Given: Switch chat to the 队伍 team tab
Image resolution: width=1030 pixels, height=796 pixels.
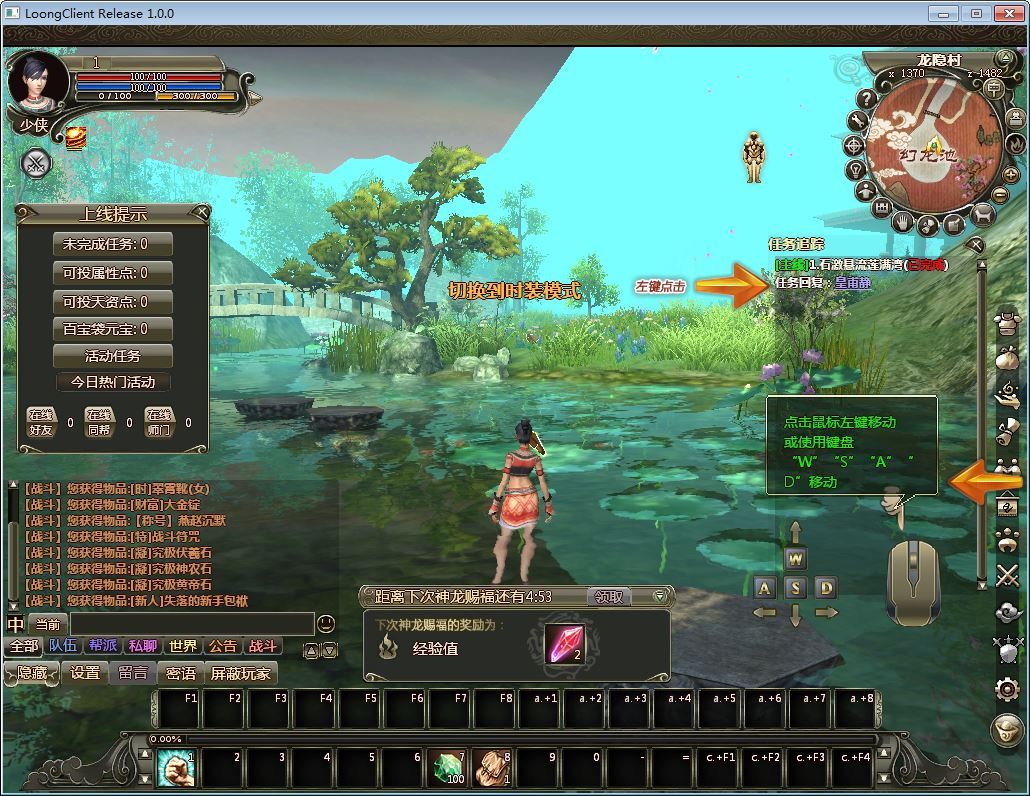Looking at the screenshot, I should pos(63,647).
